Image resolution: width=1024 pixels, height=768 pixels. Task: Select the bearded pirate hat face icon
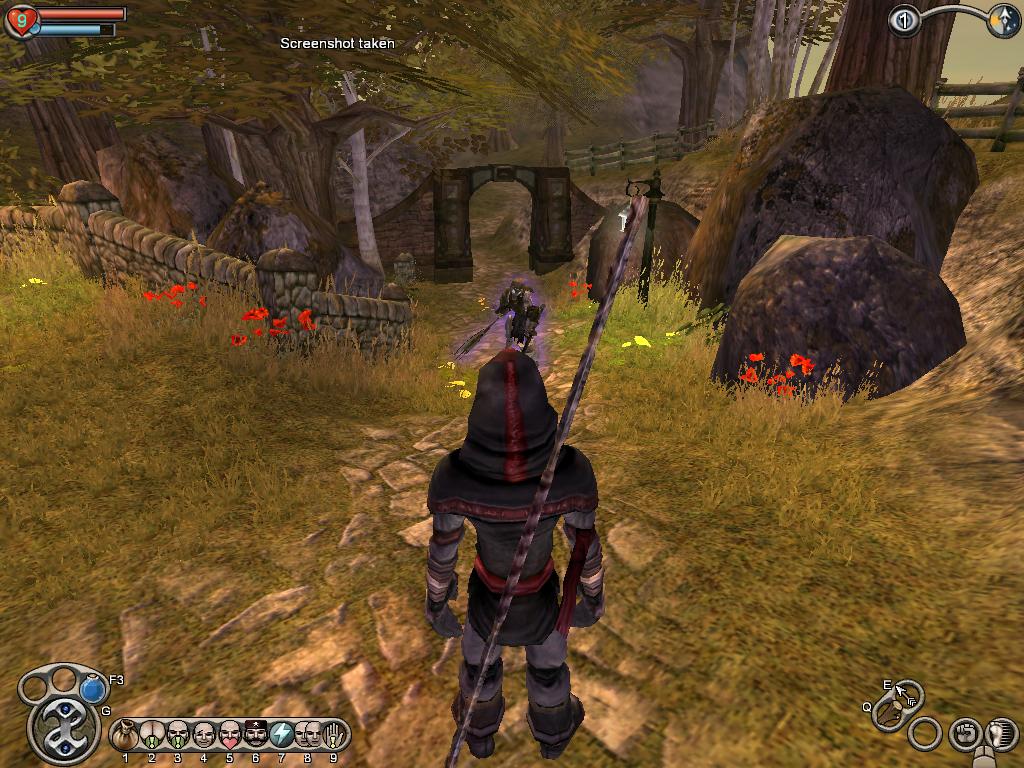pos(256,735)
